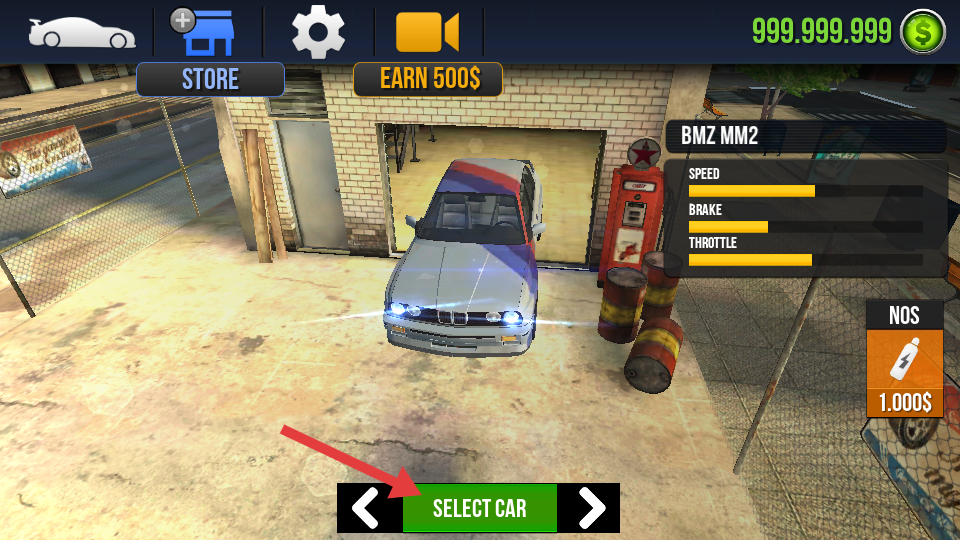Open the Store via the shop icon
Viewport: 960px width, 540px height.
208,33
